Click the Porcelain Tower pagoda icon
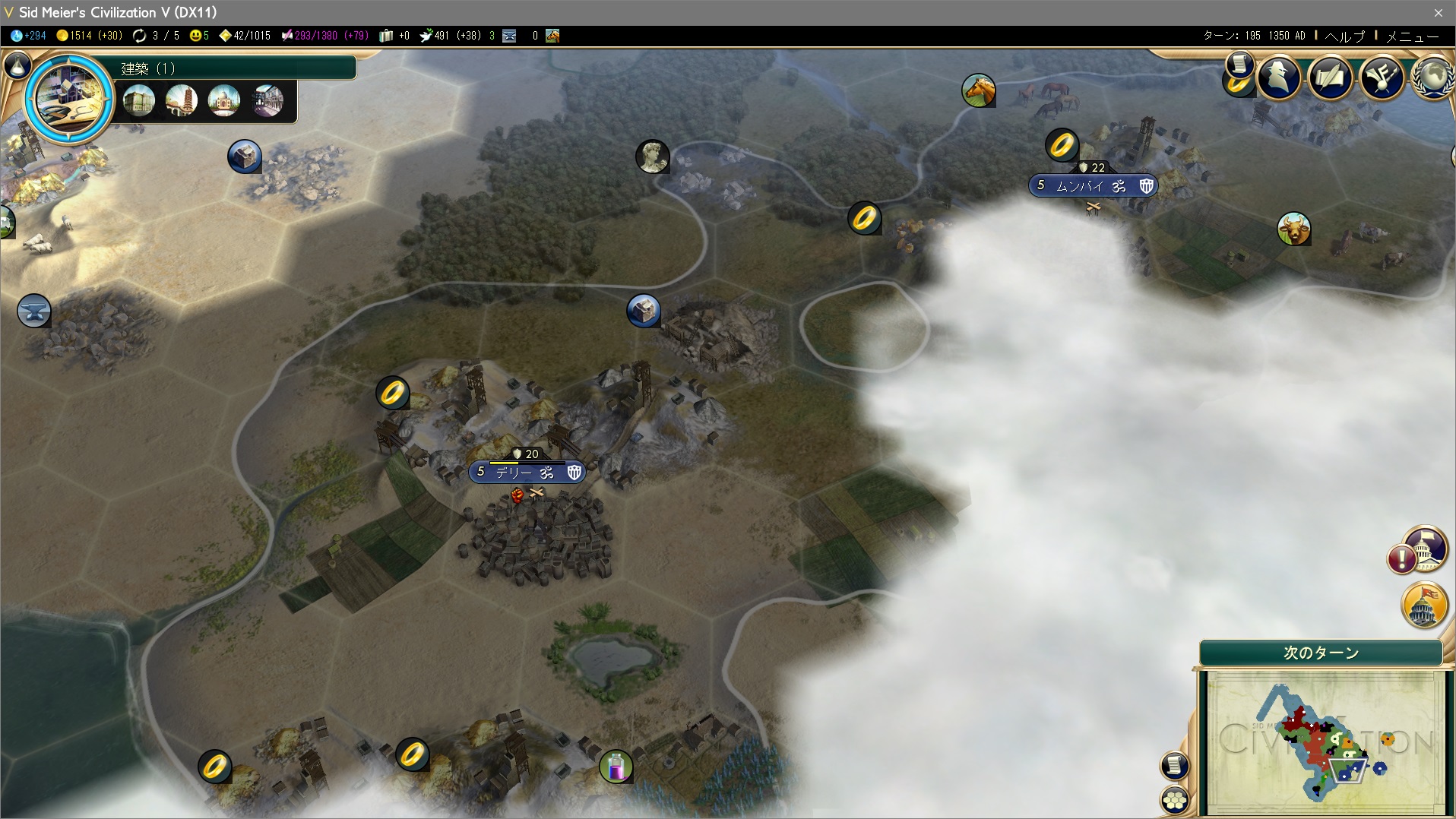This screenshot has height=819, width=1456. (x=182, y=101)
